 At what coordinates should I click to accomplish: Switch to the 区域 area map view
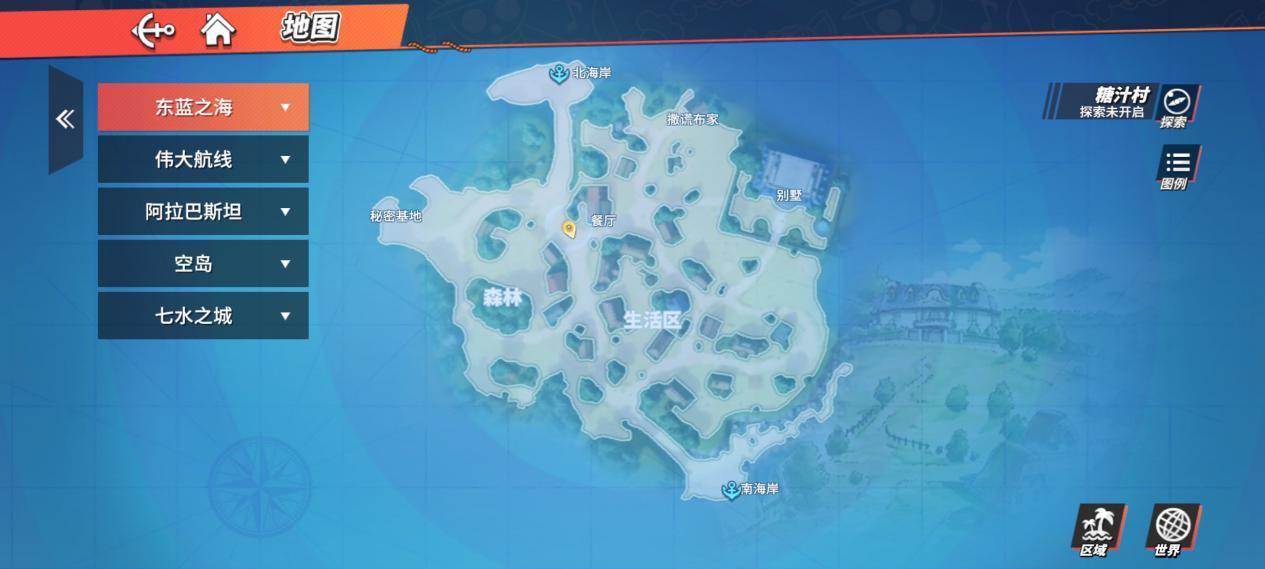click(x=1096, y=530)
